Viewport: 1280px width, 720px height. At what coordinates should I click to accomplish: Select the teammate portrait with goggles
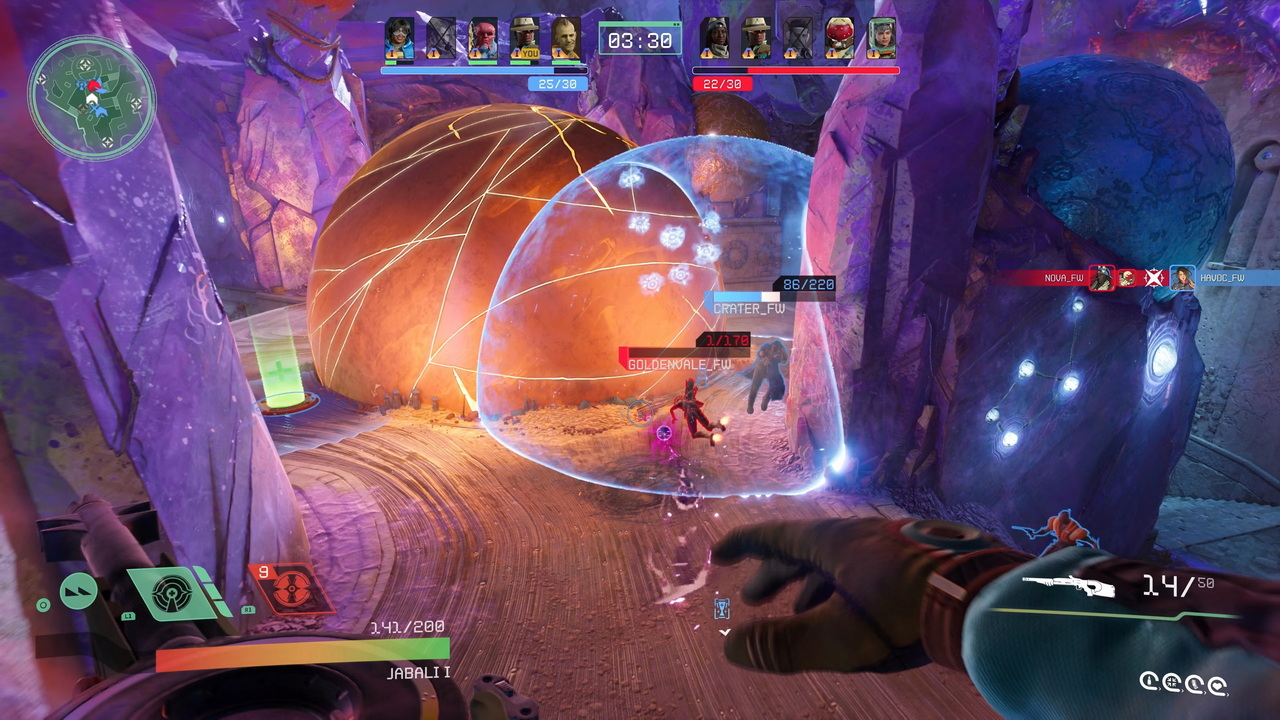coord(399,38)
